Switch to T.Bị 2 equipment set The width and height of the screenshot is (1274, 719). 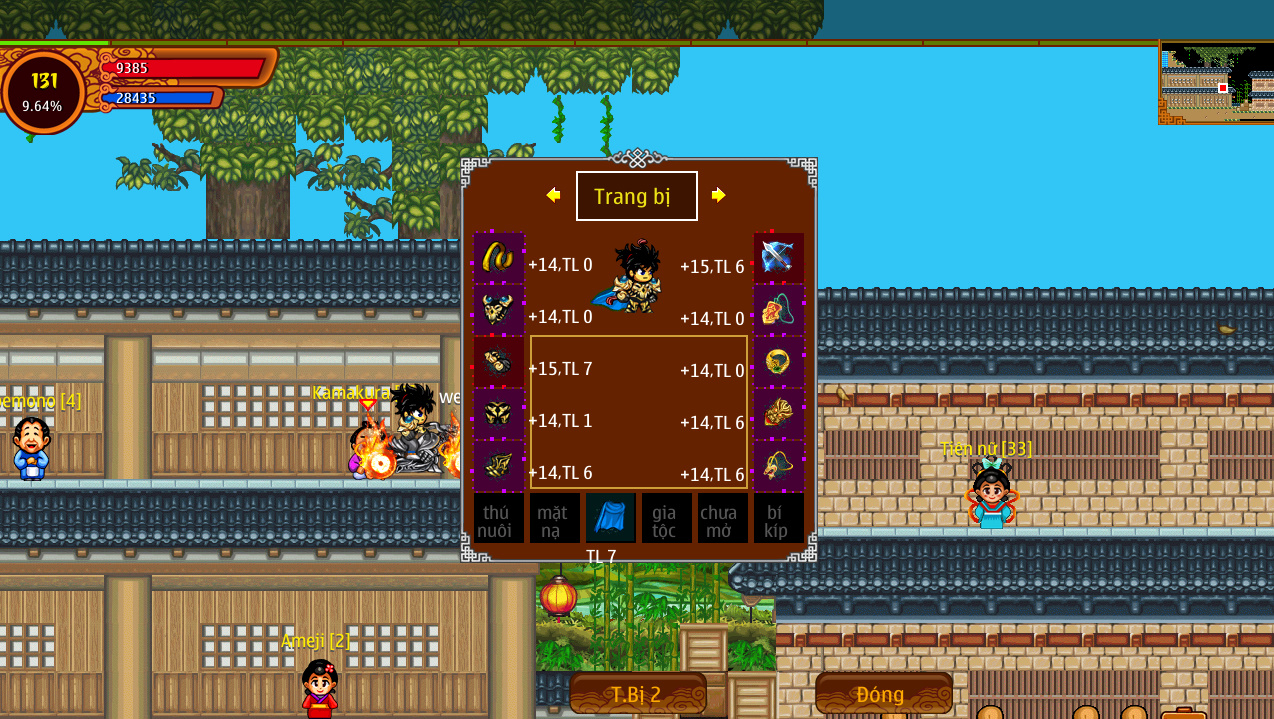(637, 694)
